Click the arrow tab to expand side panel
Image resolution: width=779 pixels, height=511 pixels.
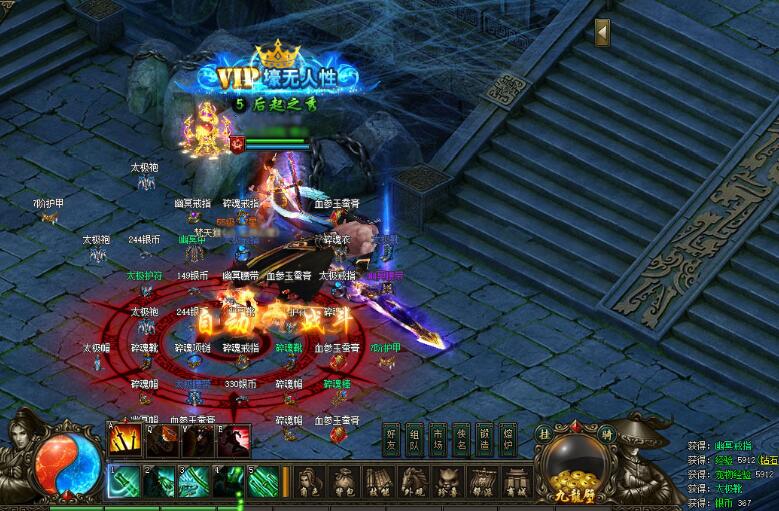[602, 33]
